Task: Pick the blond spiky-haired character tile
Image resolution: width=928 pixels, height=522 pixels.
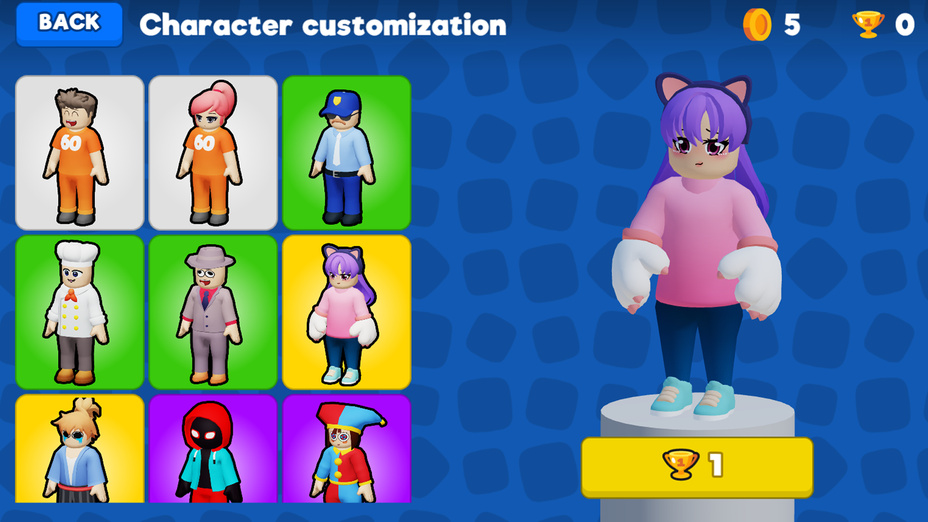Action: tap(80, 449)
